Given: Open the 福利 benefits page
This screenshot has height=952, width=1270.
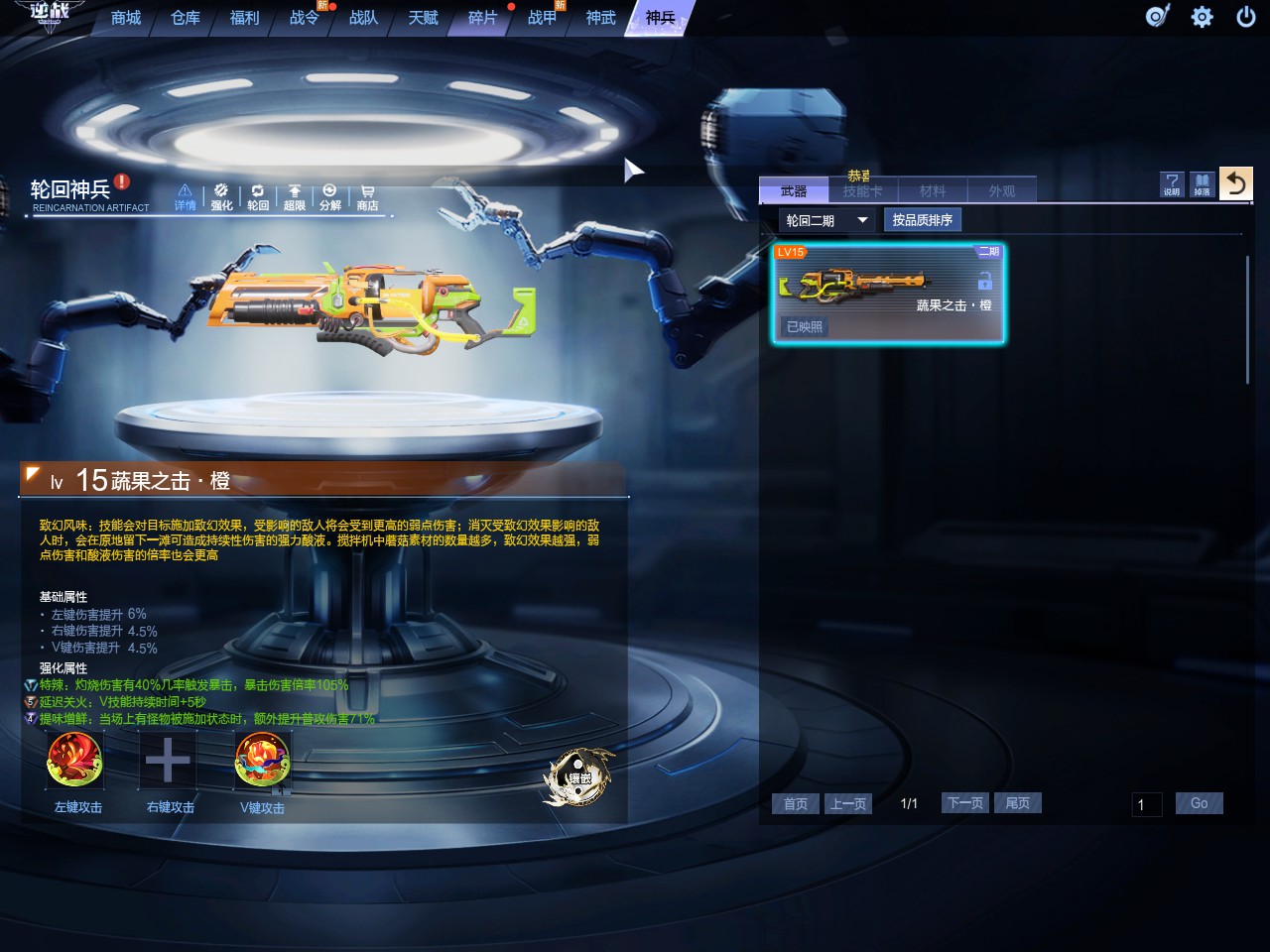Looking at the screenshot, I should point(244,18).
